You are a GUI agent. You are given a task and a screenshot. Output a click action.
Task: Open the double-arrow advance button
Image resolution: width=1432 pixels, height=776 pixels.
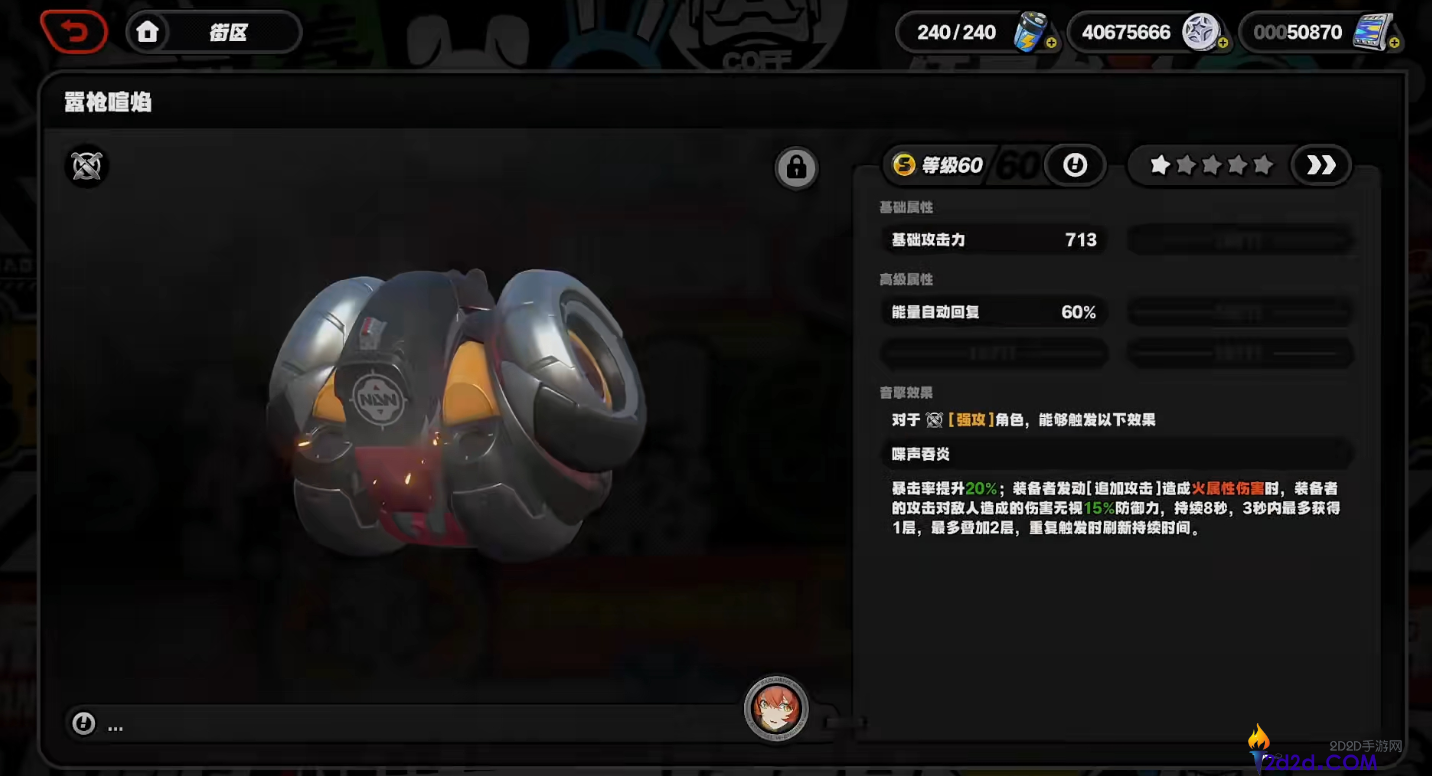[x=1321, y=165]
